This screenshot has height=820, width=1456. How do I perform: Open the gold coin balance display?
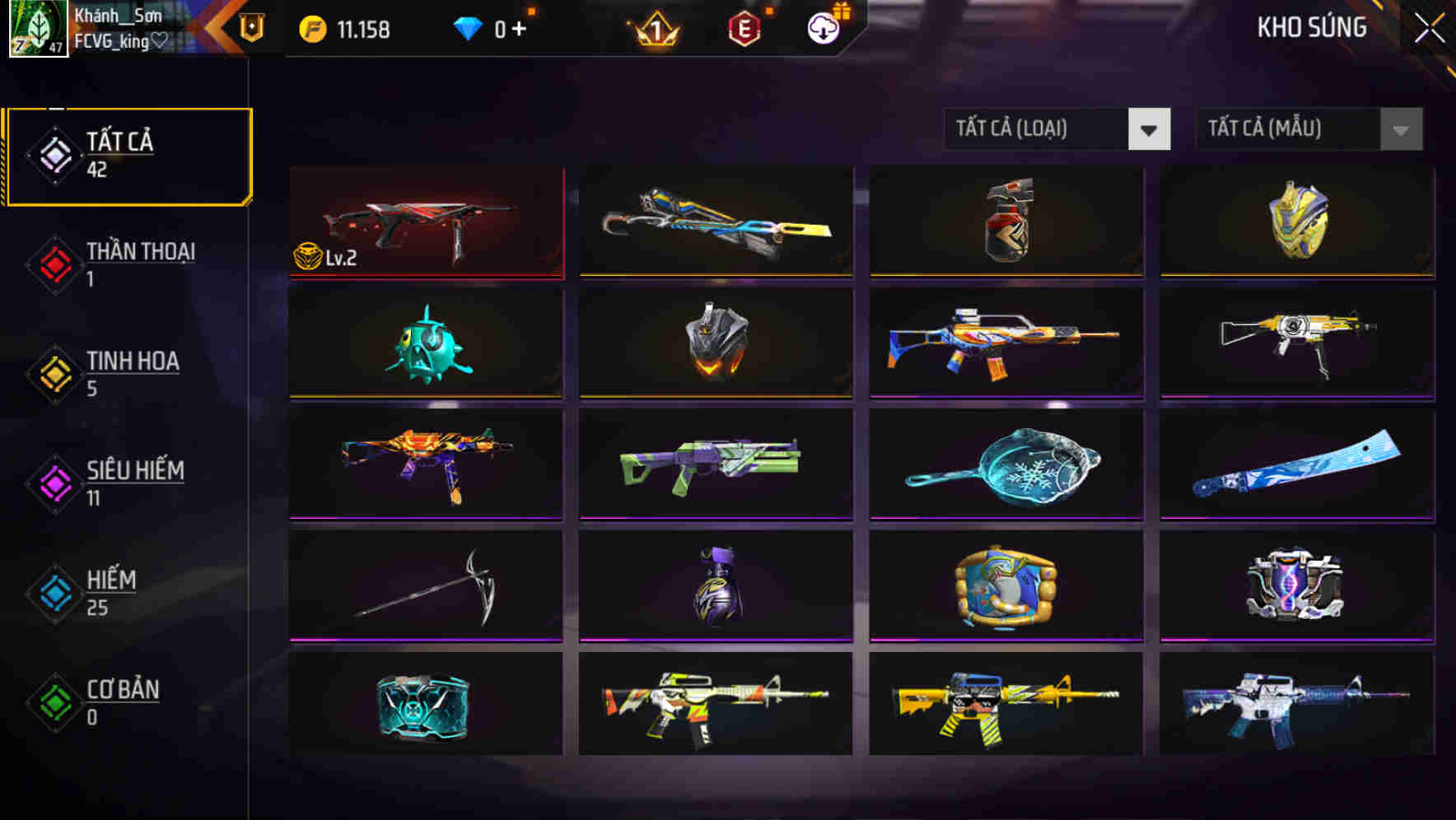pyautogui.click(x=346, y=28)
